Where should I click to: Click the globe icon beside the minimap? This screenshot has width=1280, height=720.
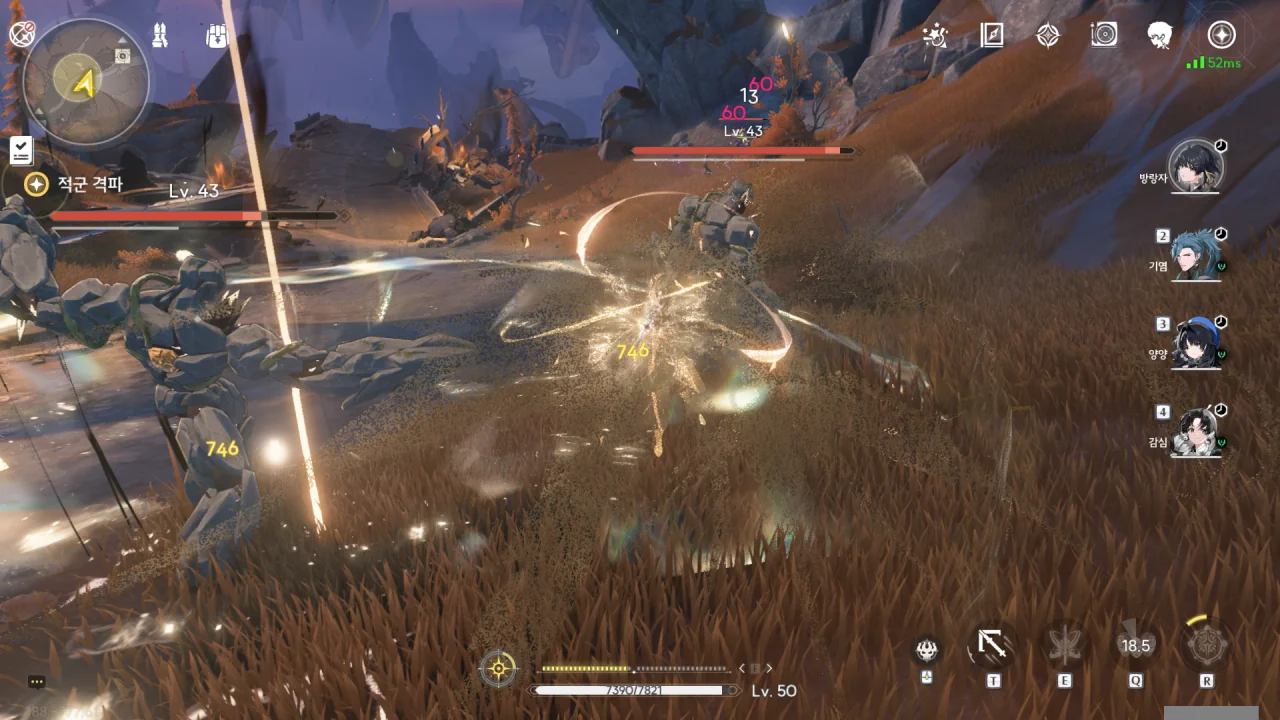(x=21, y=34)
